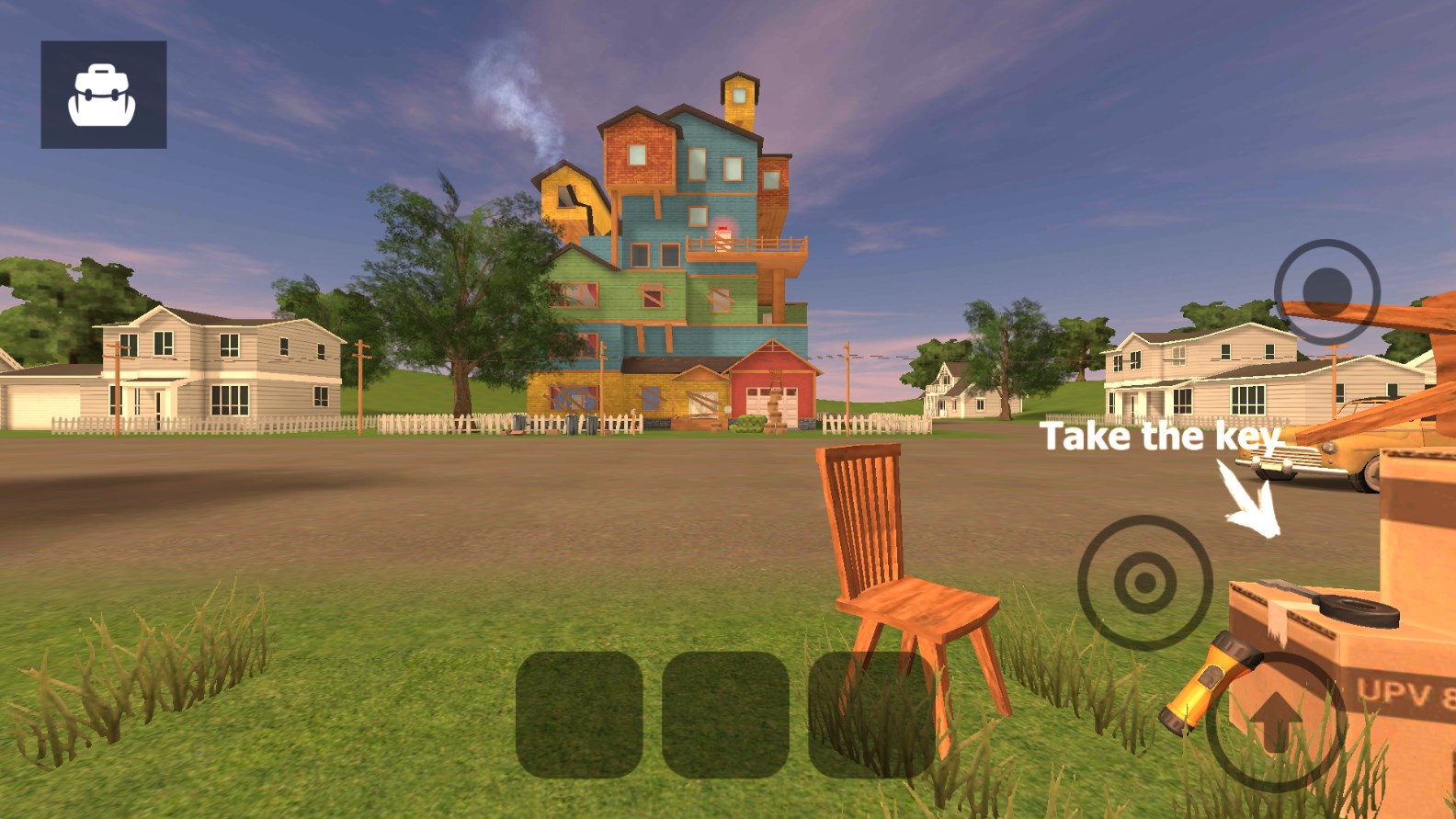Tap the crouch control circle

click(1146, 581)
